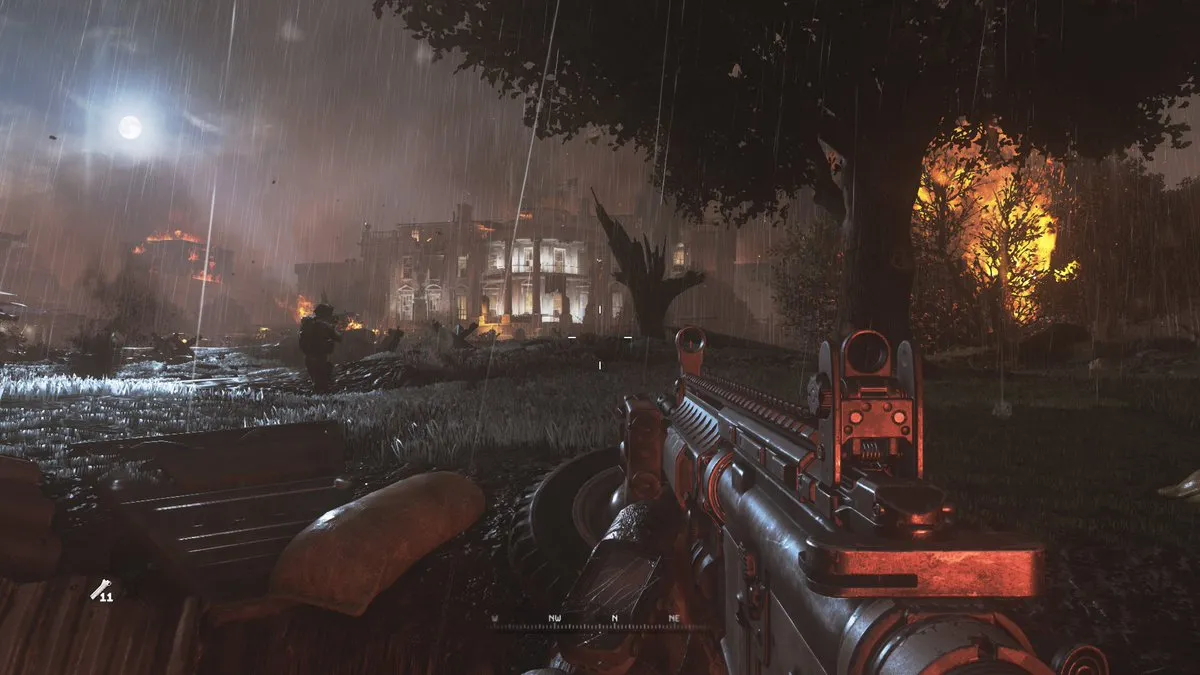Select the flare-shaped equipment icon beside the 11 count

98,590
